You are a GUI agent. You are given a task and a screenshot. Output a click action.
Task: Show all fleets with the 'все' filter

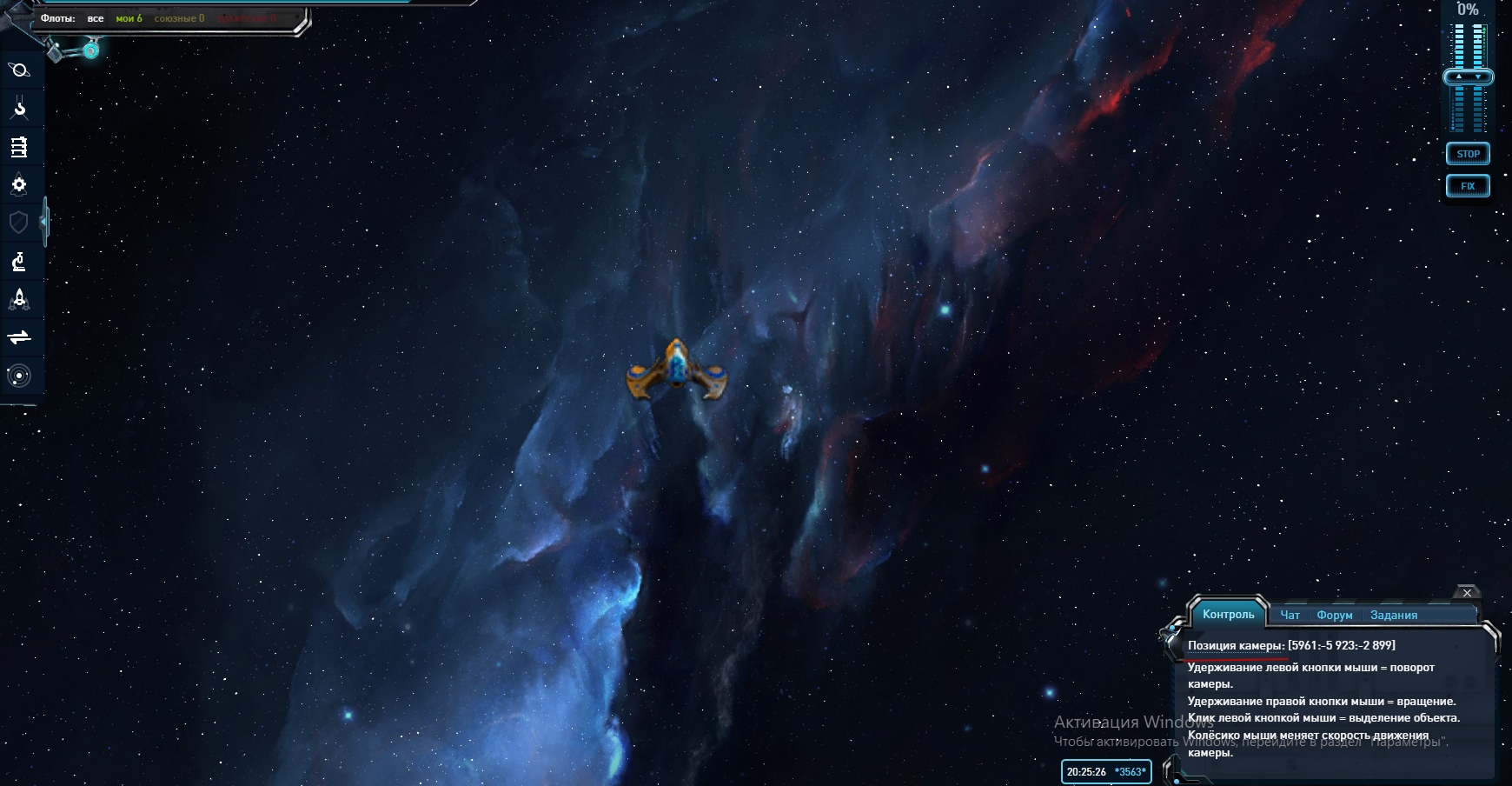coord(96,18)
